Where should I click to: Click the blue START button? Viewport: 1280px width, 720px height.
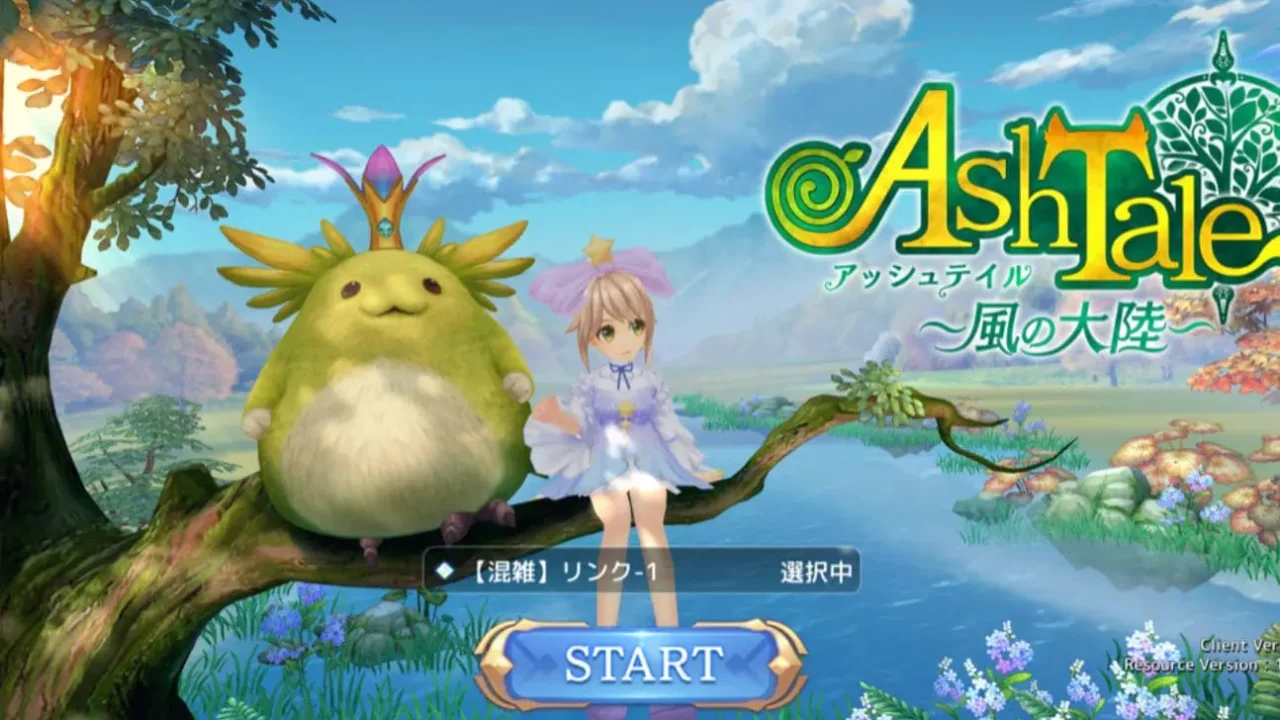click(642, 664)
